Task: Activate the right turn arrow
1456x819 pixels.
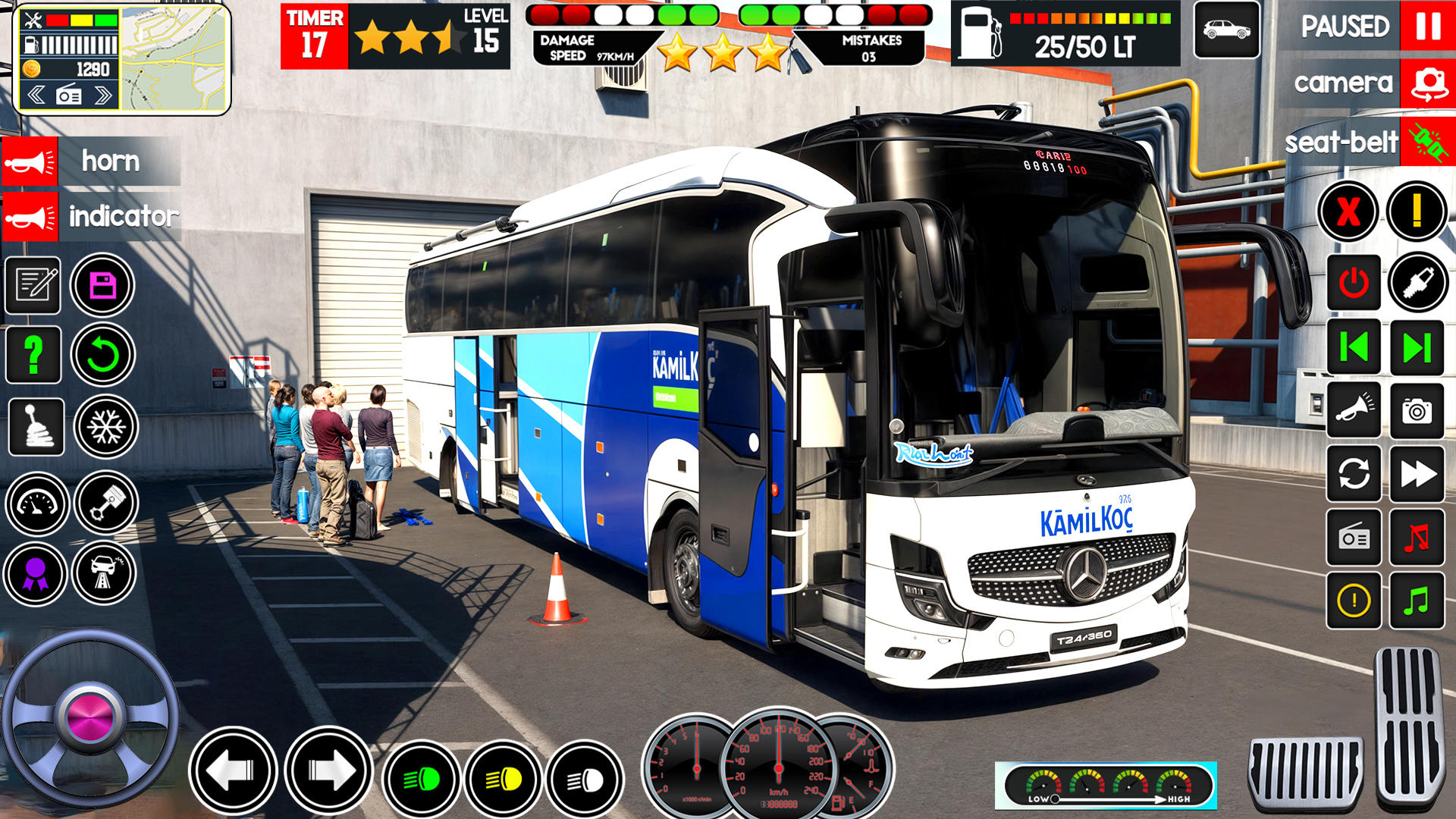Action: (329, 772)
